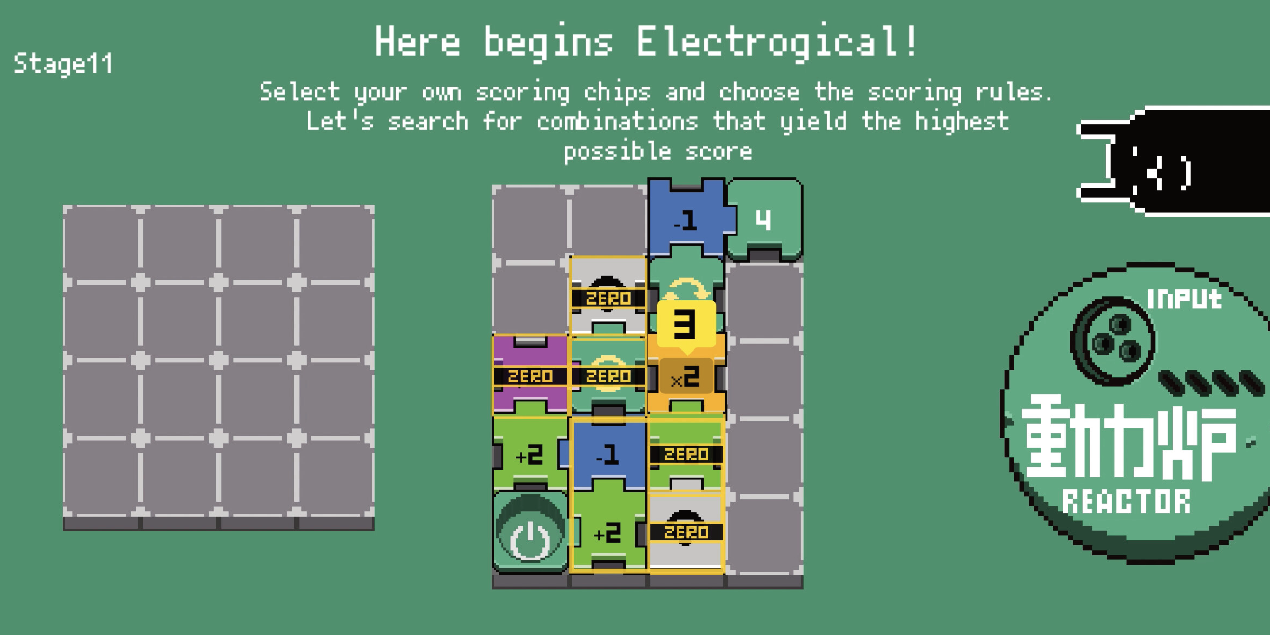Pick the orange x2 multiplier chip

click(685, 378)
